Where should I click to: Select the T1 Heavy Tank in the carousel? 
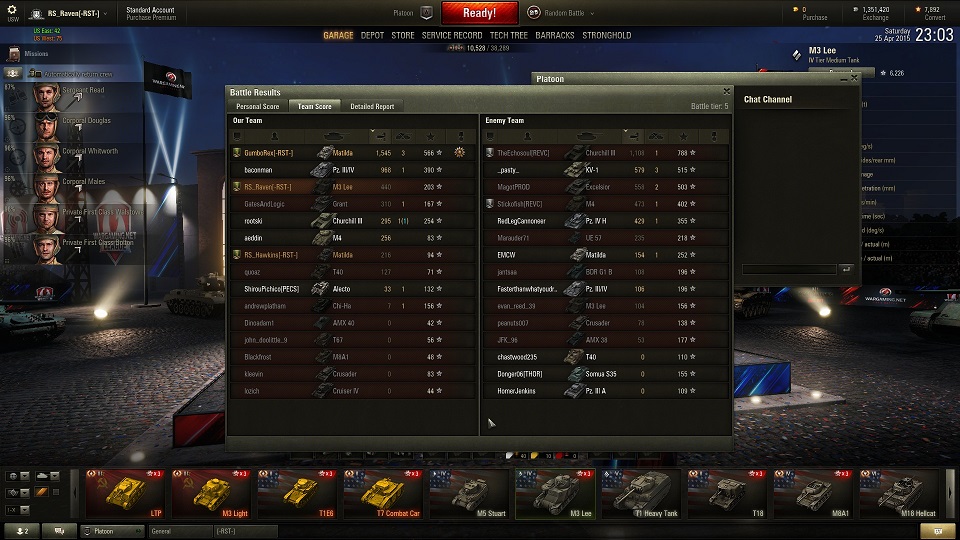(x=641, y=493)
